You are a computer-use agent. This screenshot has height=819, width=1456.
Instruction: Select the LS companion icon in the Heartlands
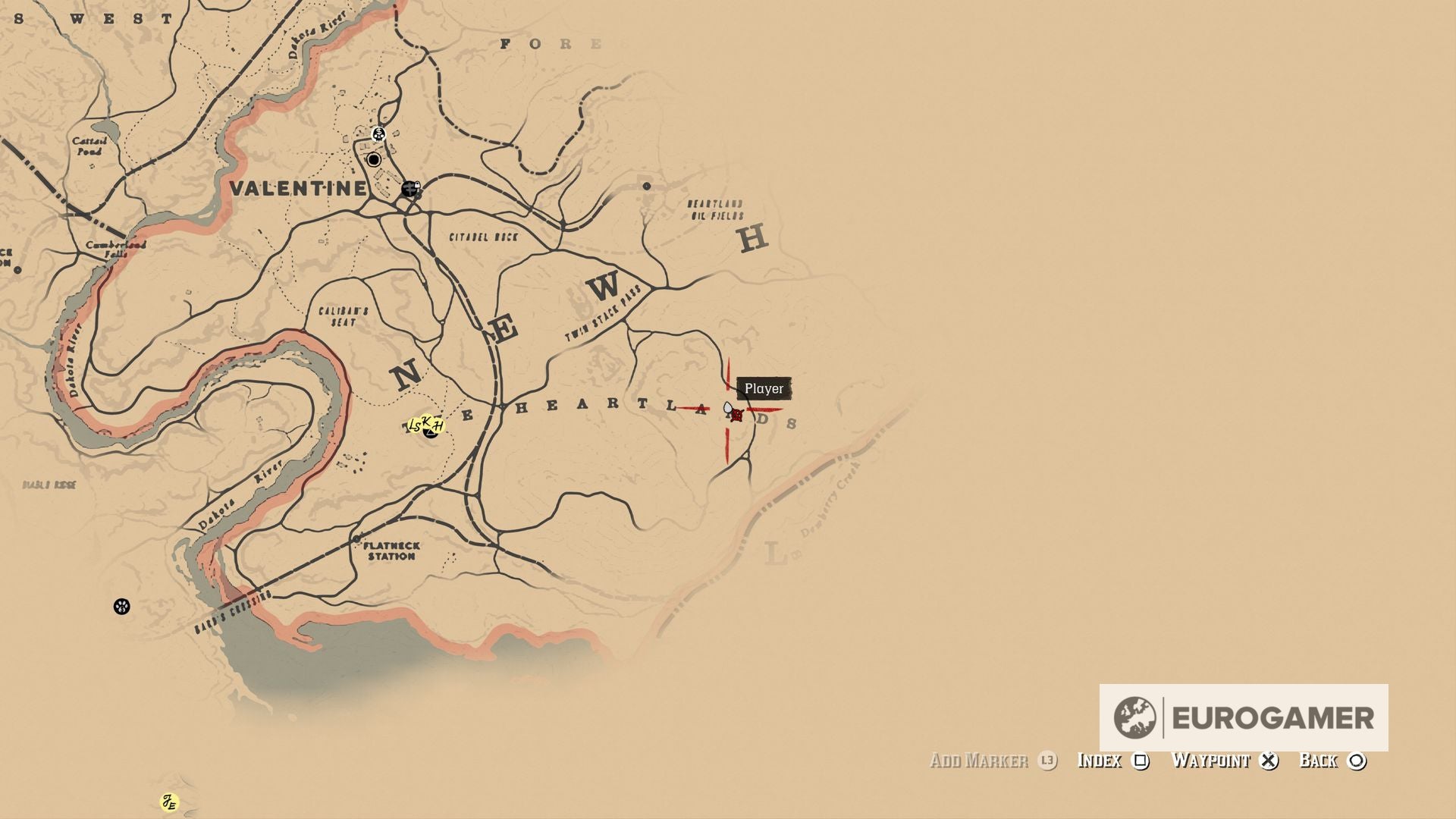(415, 426)
